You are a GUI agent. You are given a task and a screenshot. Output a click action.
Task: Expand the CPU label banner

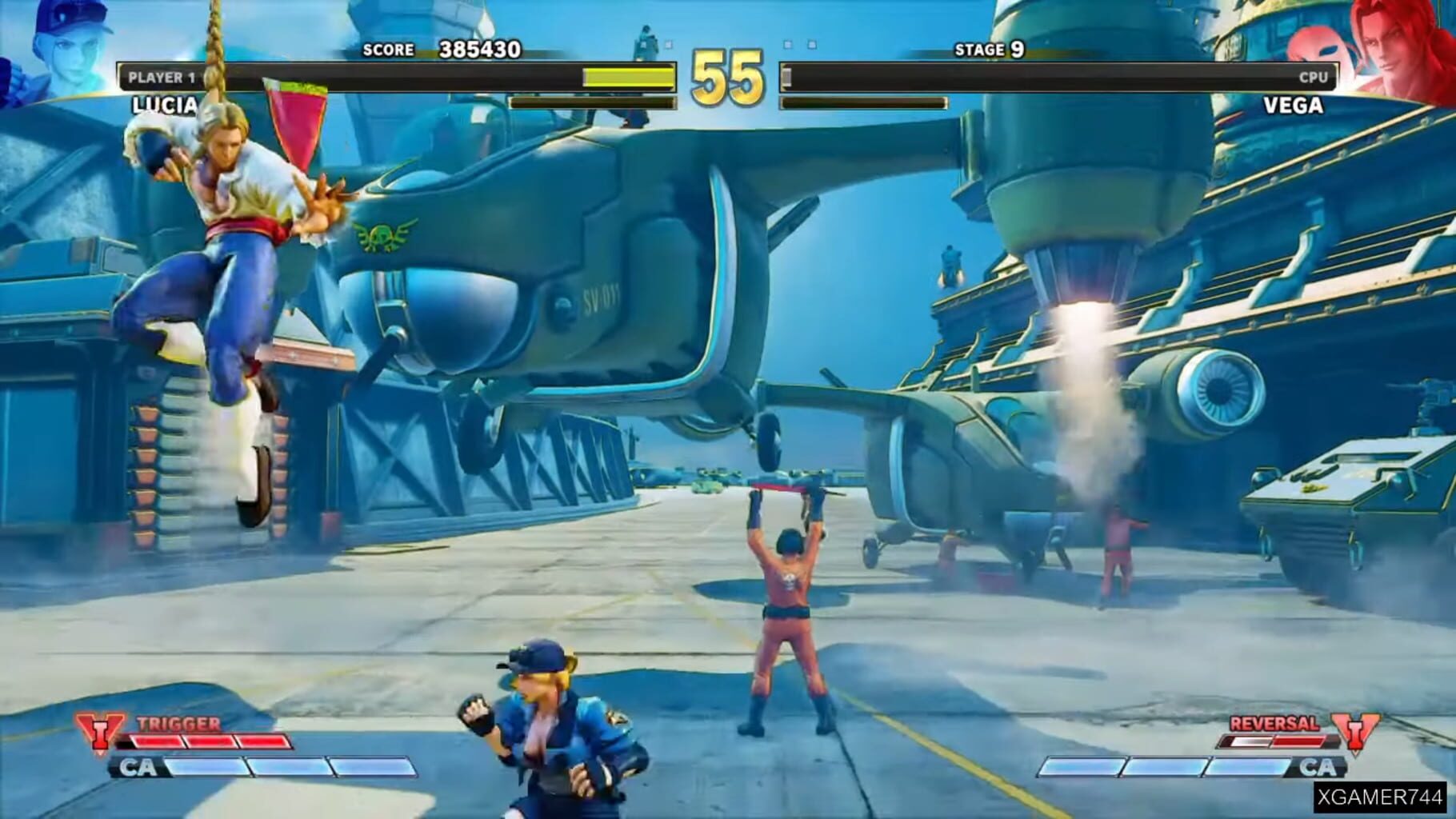pyautogui.click(x=1312, y=77)
